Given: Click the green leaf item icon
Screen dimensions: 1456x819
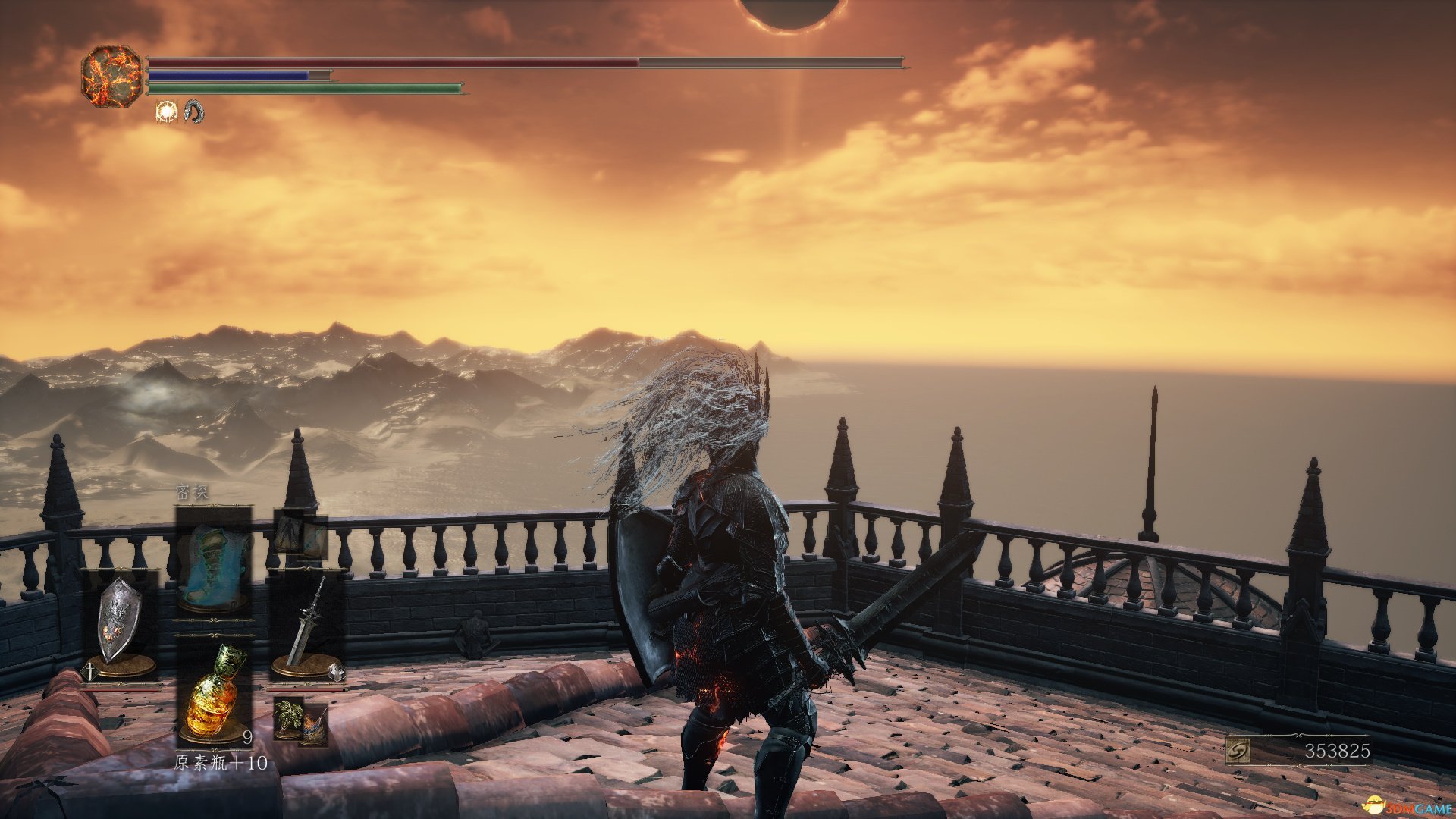Looking at the screenshot, I should pos(287,718).
